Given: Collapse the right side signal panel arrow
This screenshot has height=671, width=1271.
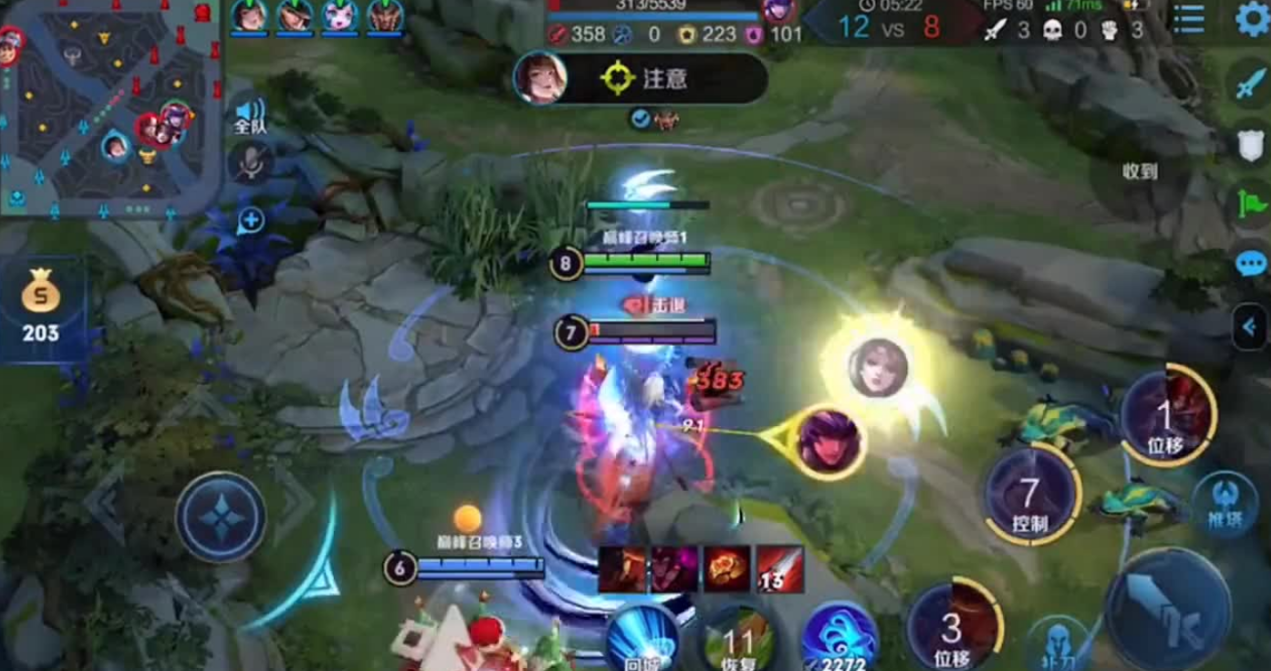Looking at the screenshot, I should tap(1250, 326).
